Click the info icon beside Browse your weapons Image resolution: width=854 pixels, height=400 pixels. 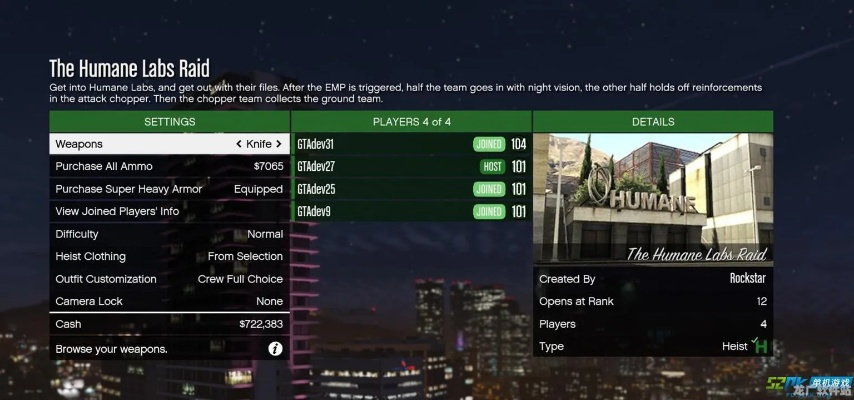tap(275, 349)
